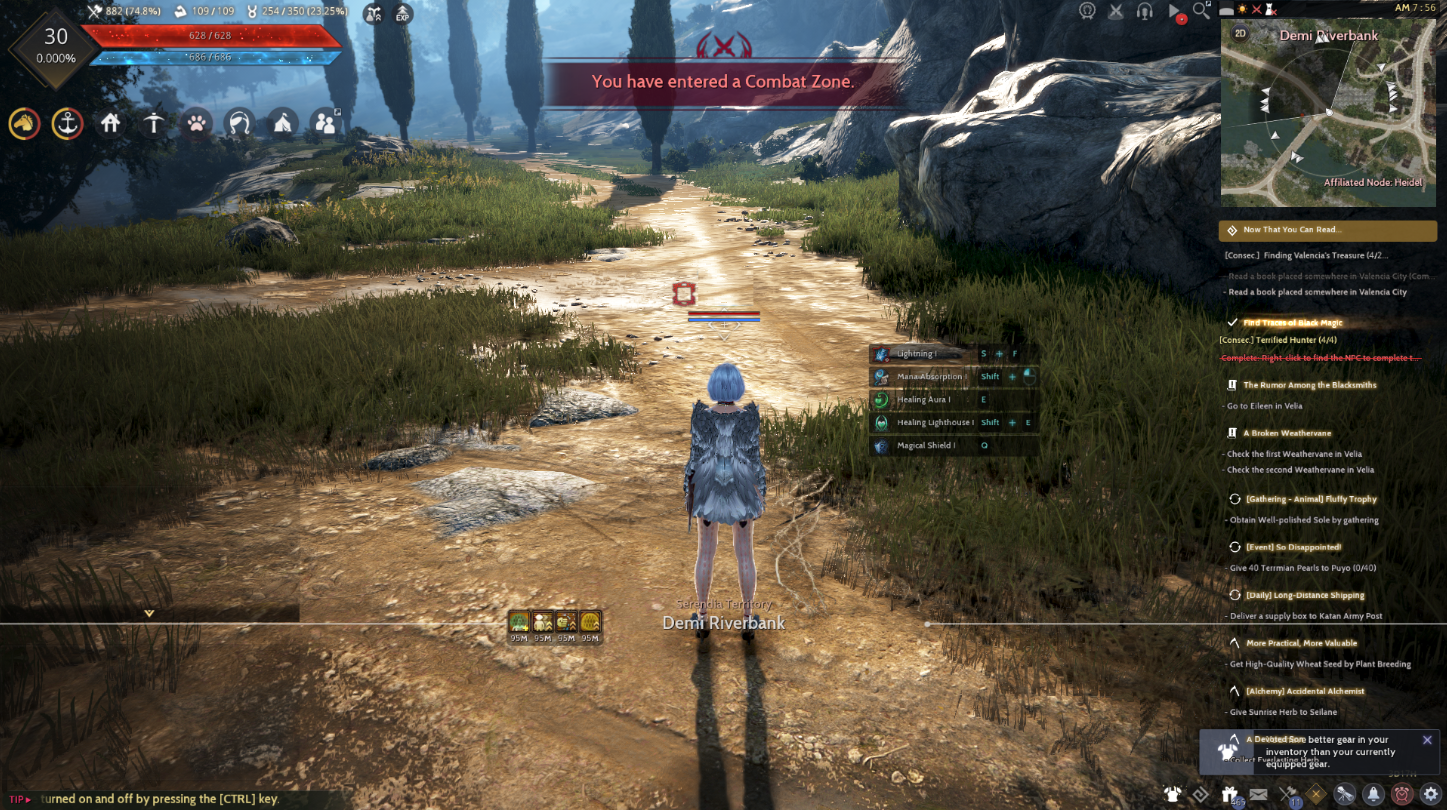Collapse HUD using yellow double-chevron arrow
Image resolution: width=1447 pixels, height=810 pixels.
147,611
